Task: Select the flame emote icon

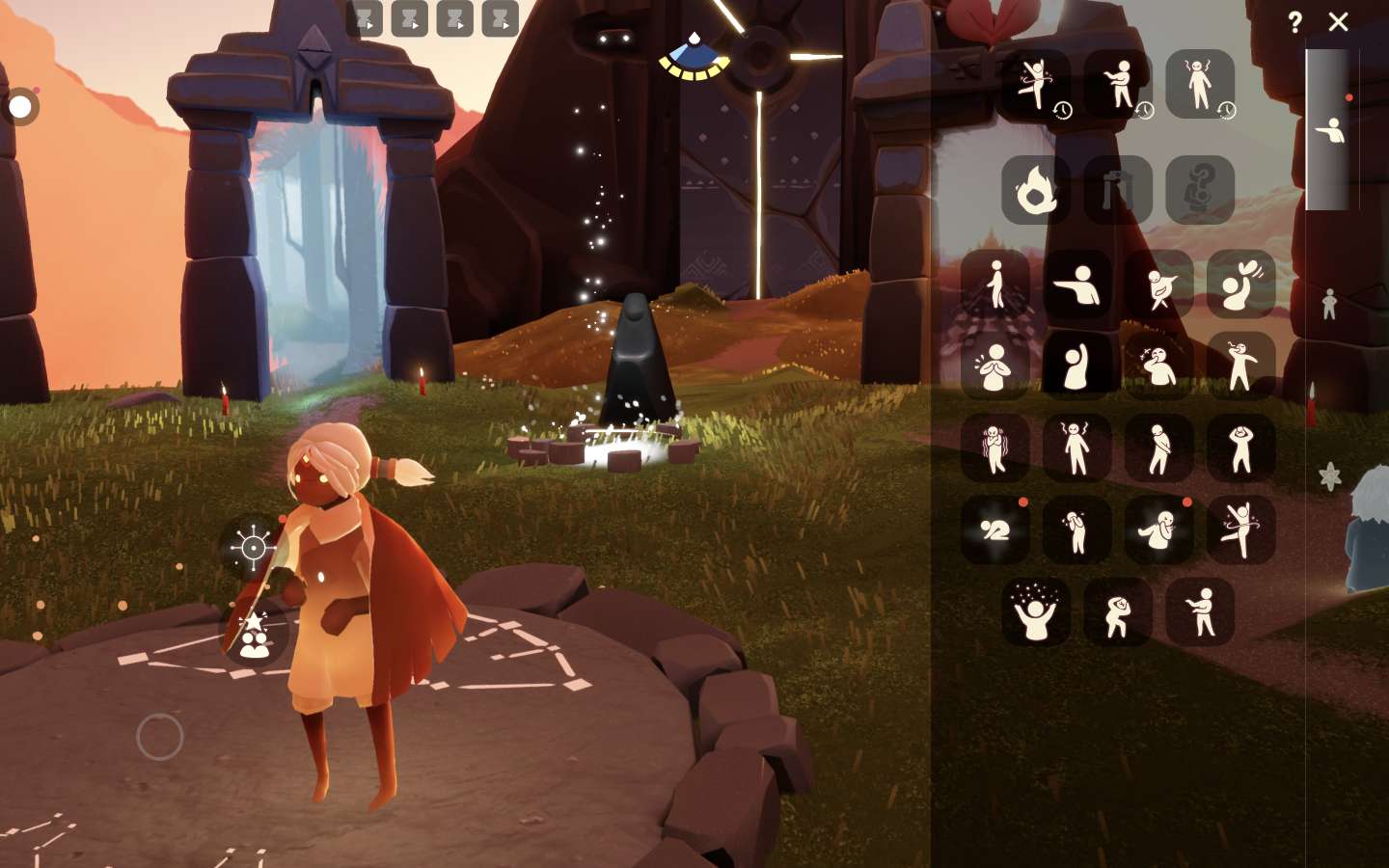Action: click(1035, 190)
